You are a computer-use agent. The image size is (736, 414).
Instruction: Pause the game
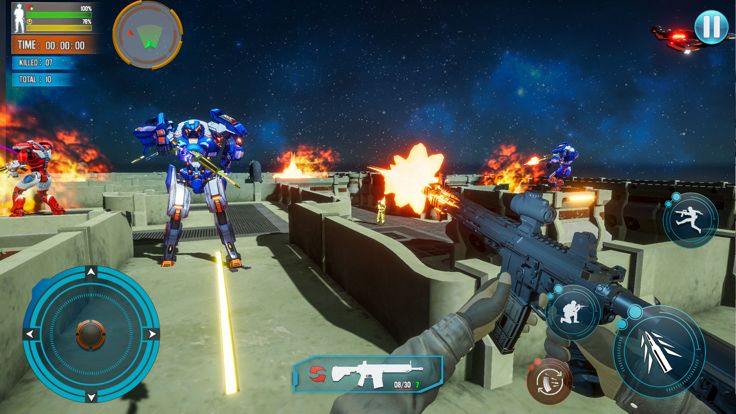pyautogui.click(x=710, y=26)
